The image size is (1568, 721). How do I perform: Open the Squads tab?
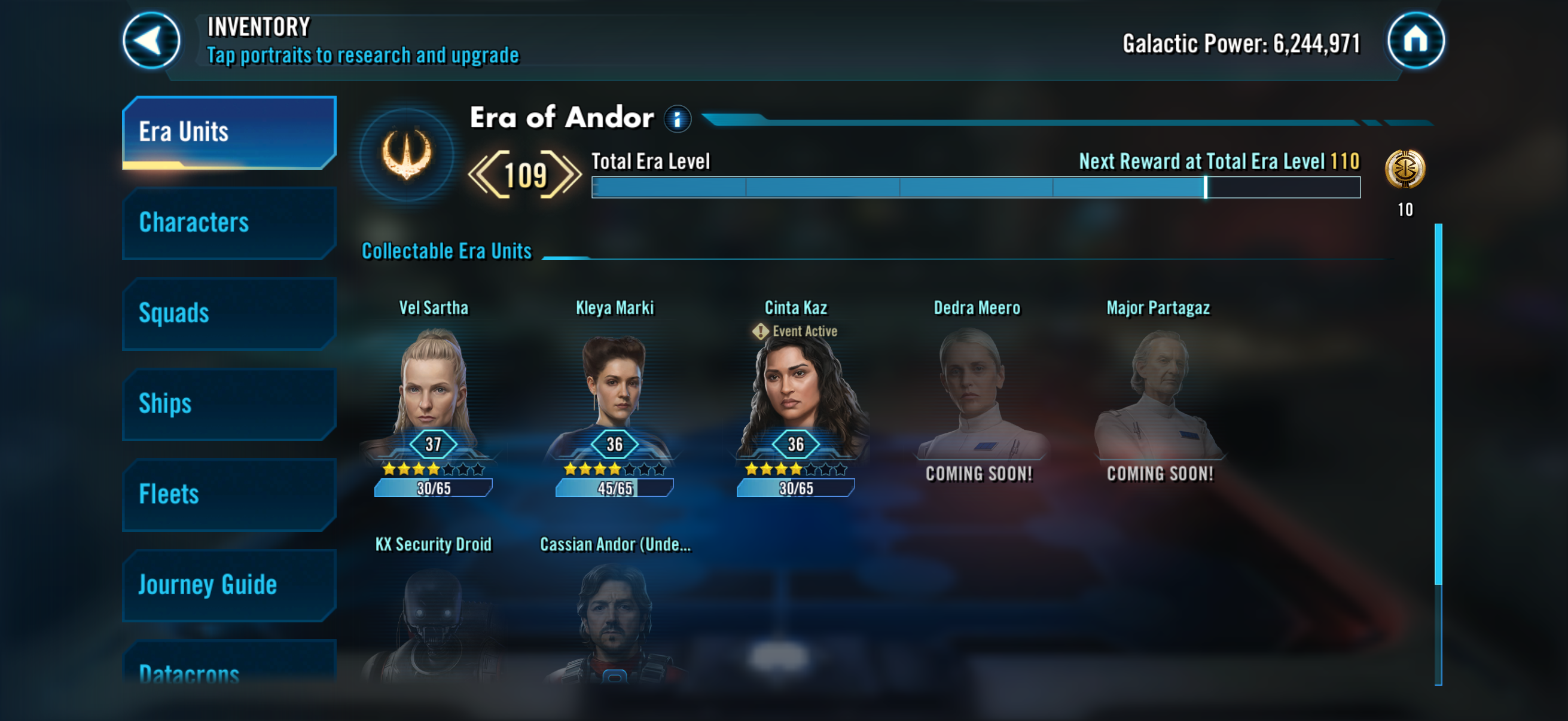(229, 313)
